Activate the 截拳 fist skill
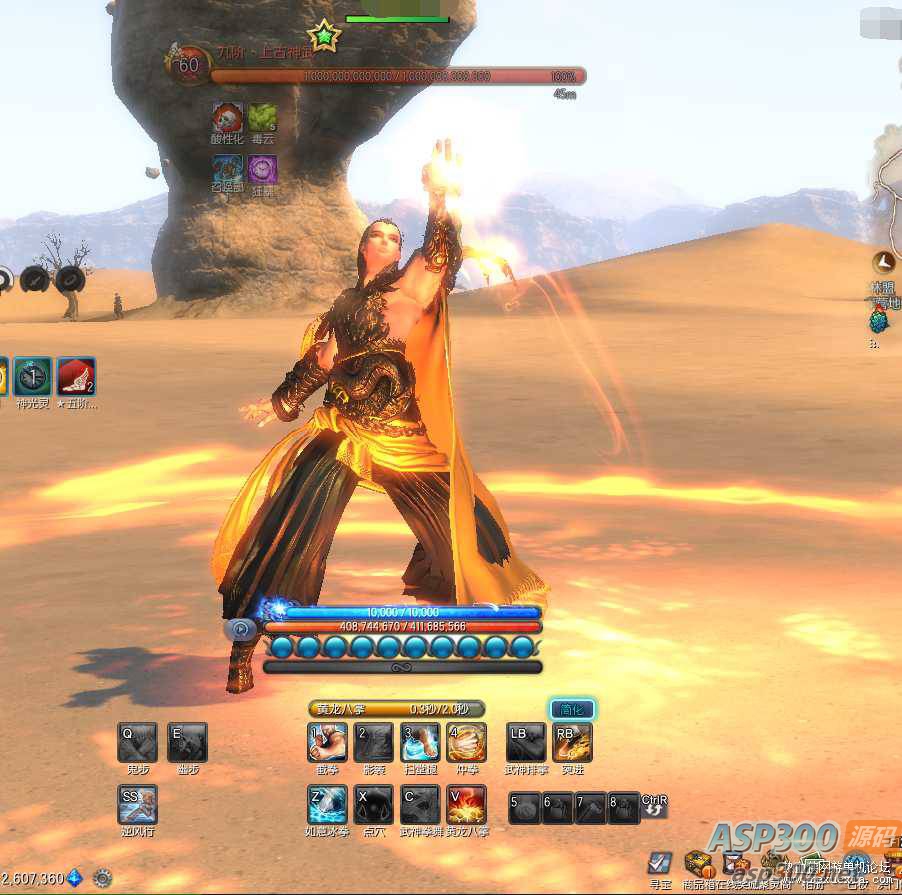This screenshot has width=902, height=895. 327,743
